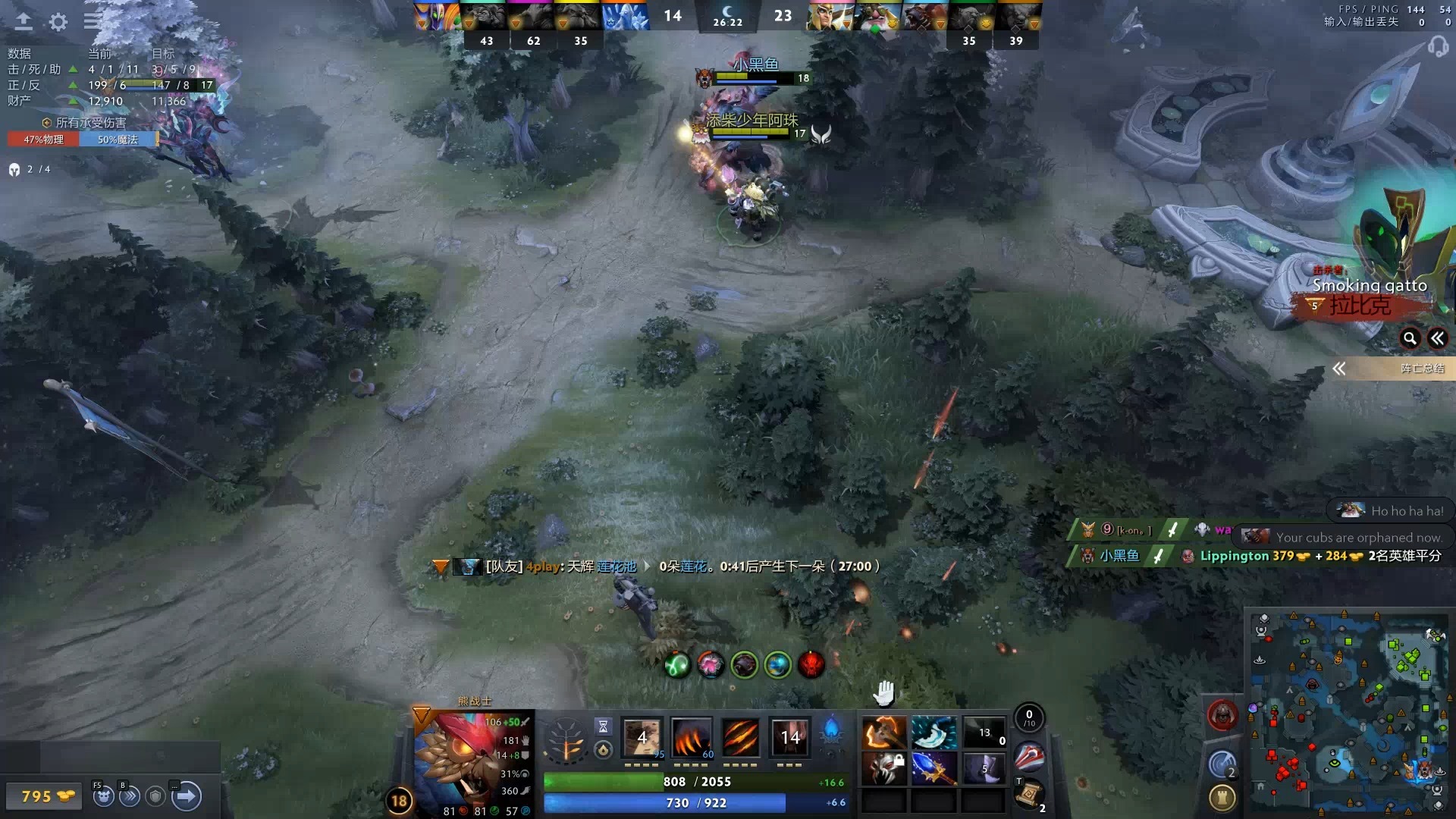Open the hamburger menu top left

91,21
